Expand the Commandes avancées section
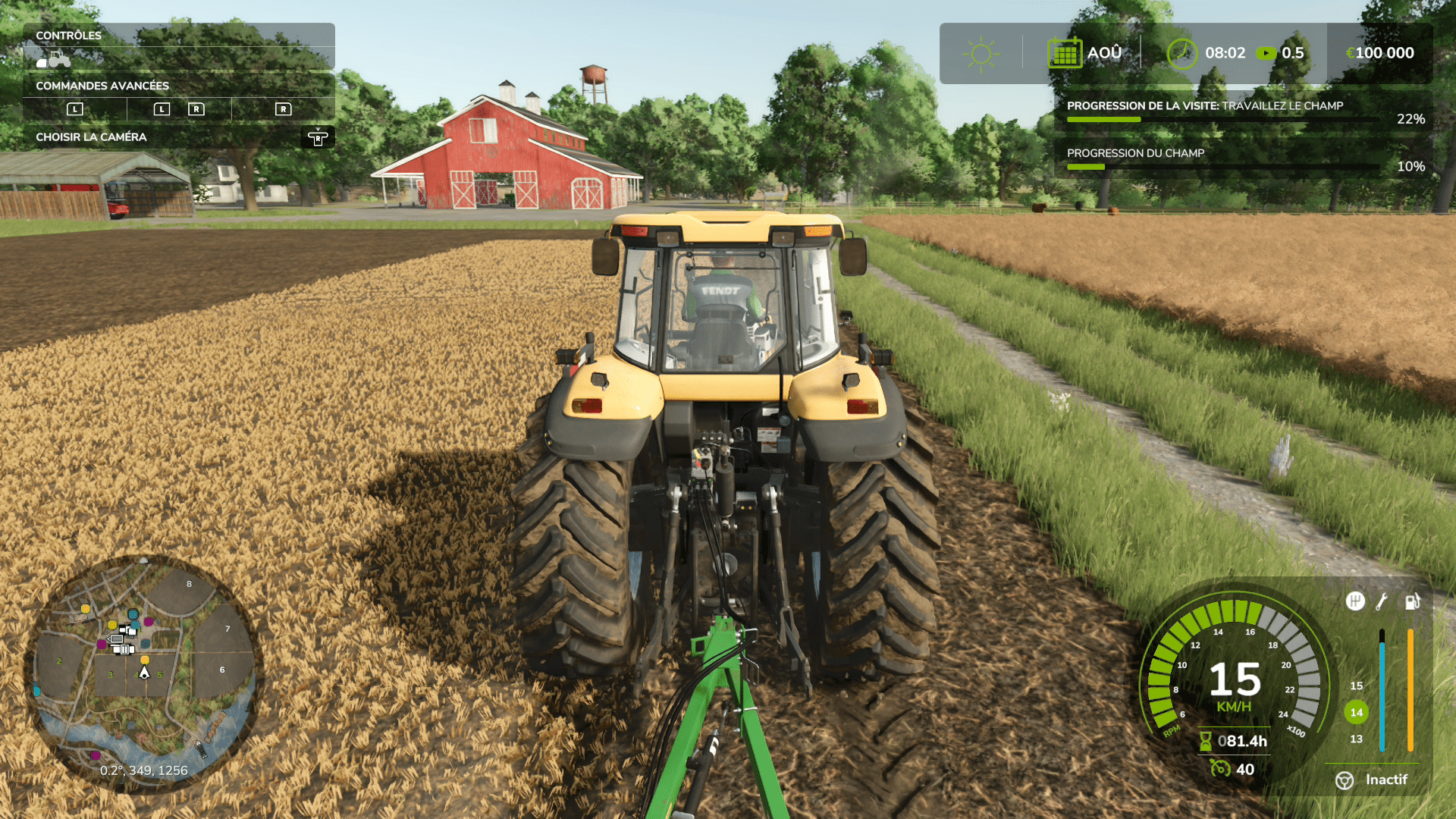 [102, 86]
